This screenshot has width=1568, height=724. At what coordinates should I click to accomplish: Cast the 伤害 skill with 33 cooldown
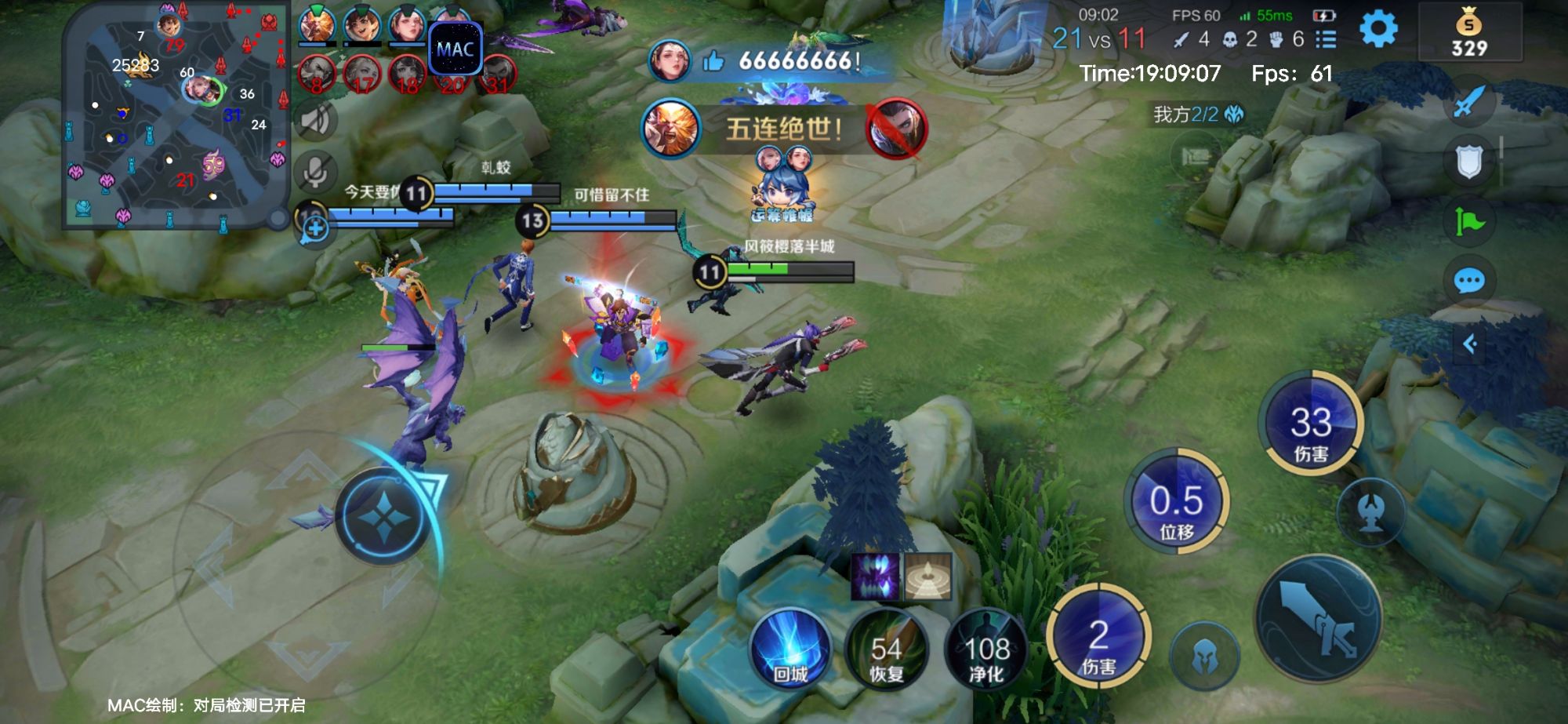(x=1311, y=424)
